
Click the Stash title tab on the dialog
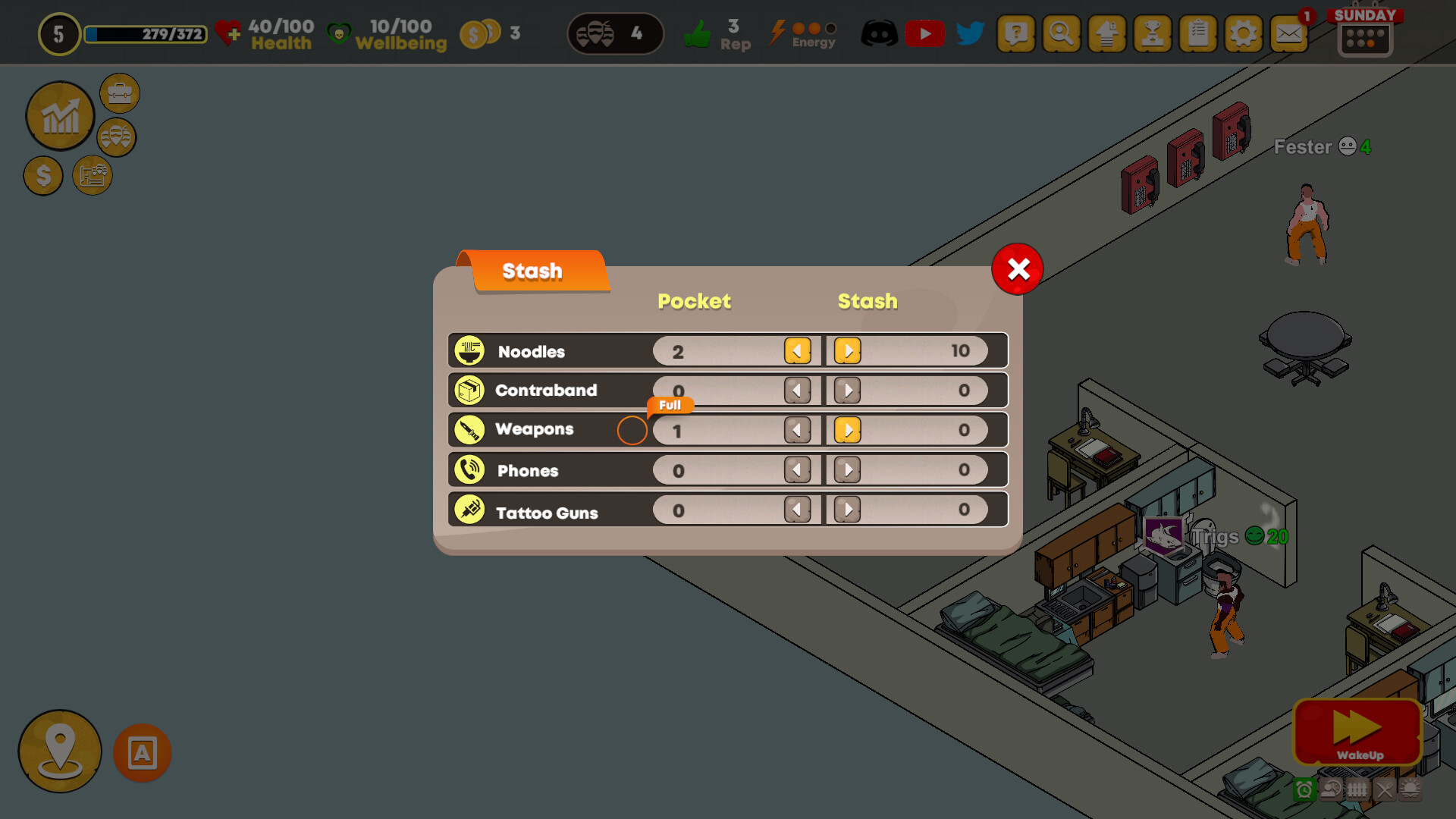[532, 271]
